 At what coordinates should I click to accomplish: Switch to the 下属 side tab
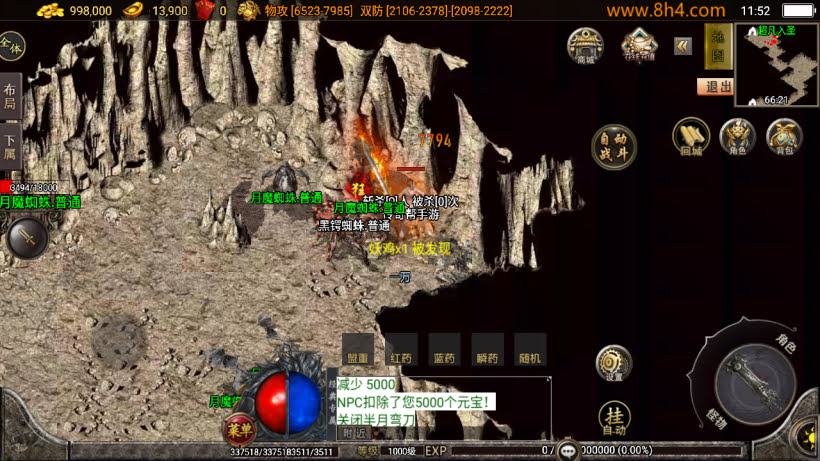10,147
